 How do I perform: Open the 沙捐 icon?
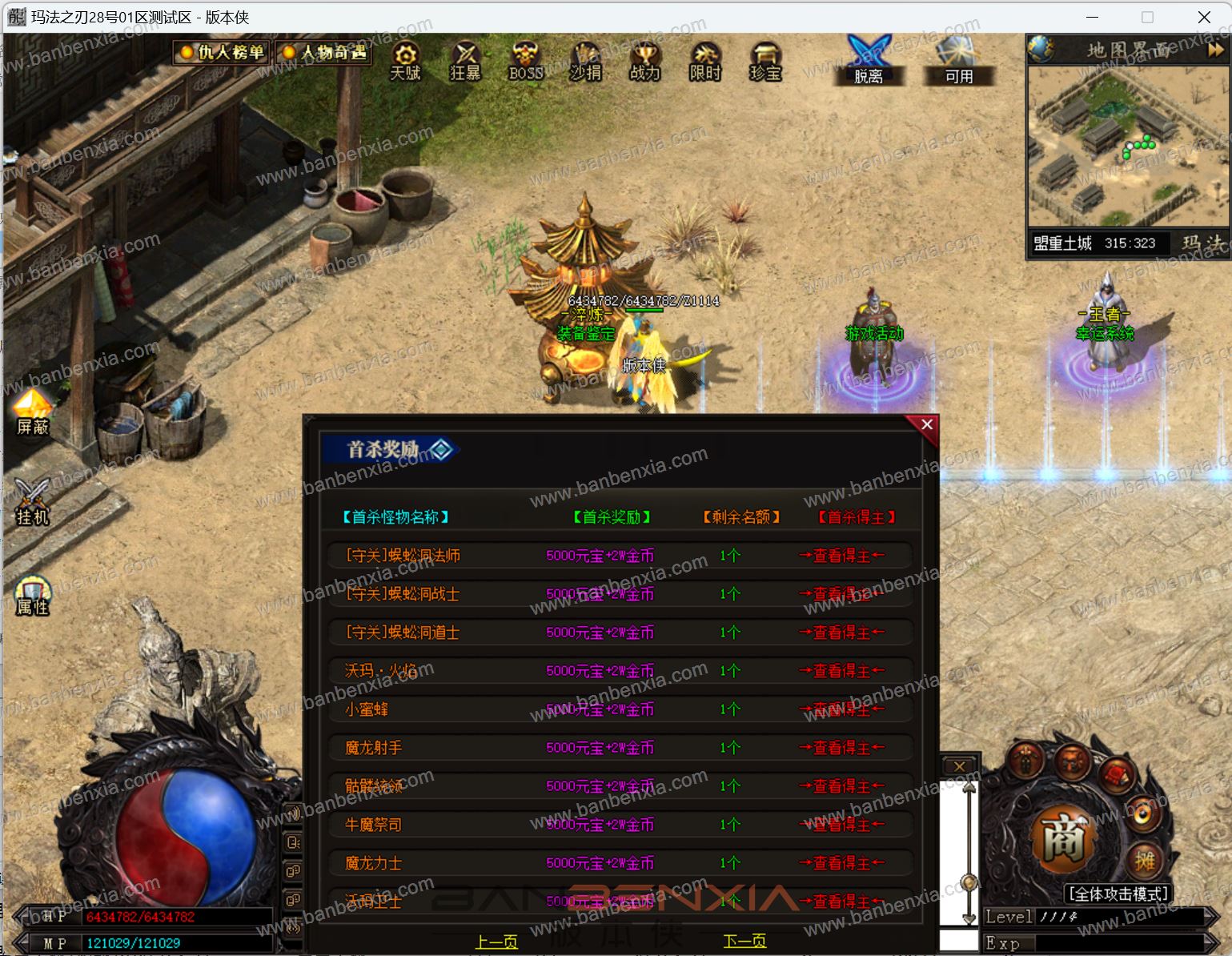585,61
